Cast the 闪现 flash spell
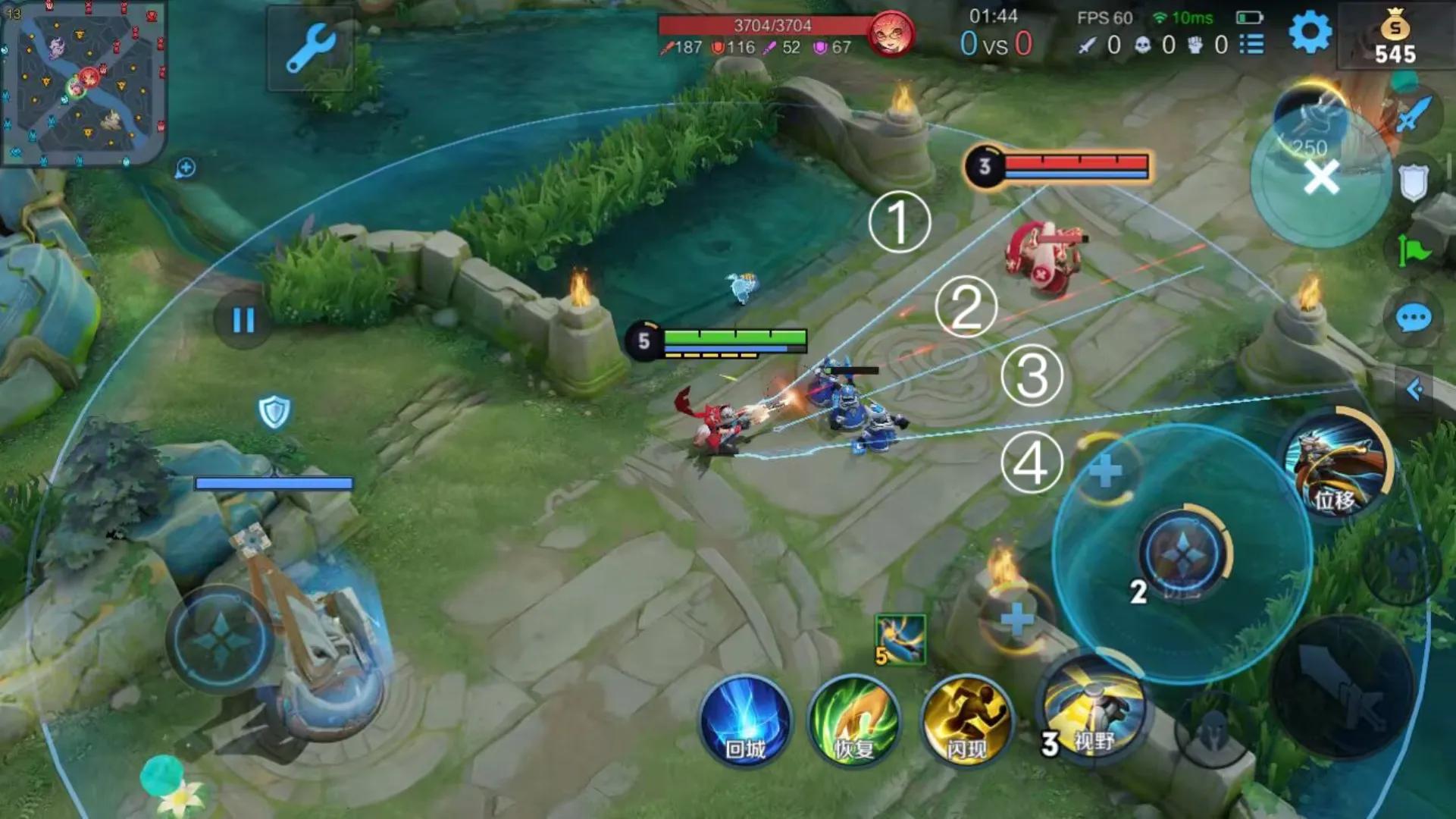Image resolution: width=1456 pixels, height=819 pixels. pyautogui.click(x=966, y=721)
